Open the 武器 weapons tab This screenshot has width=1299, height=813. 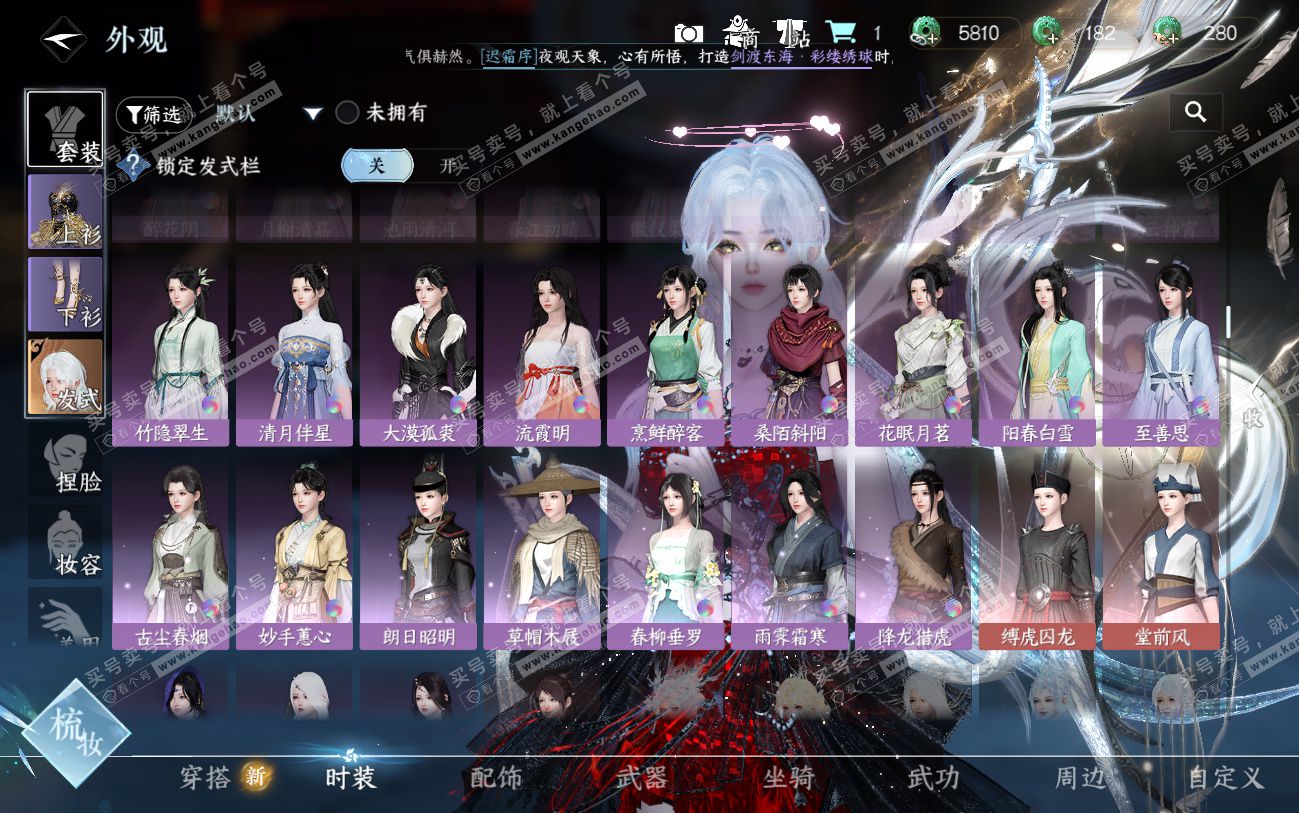[x=642, y=777]
